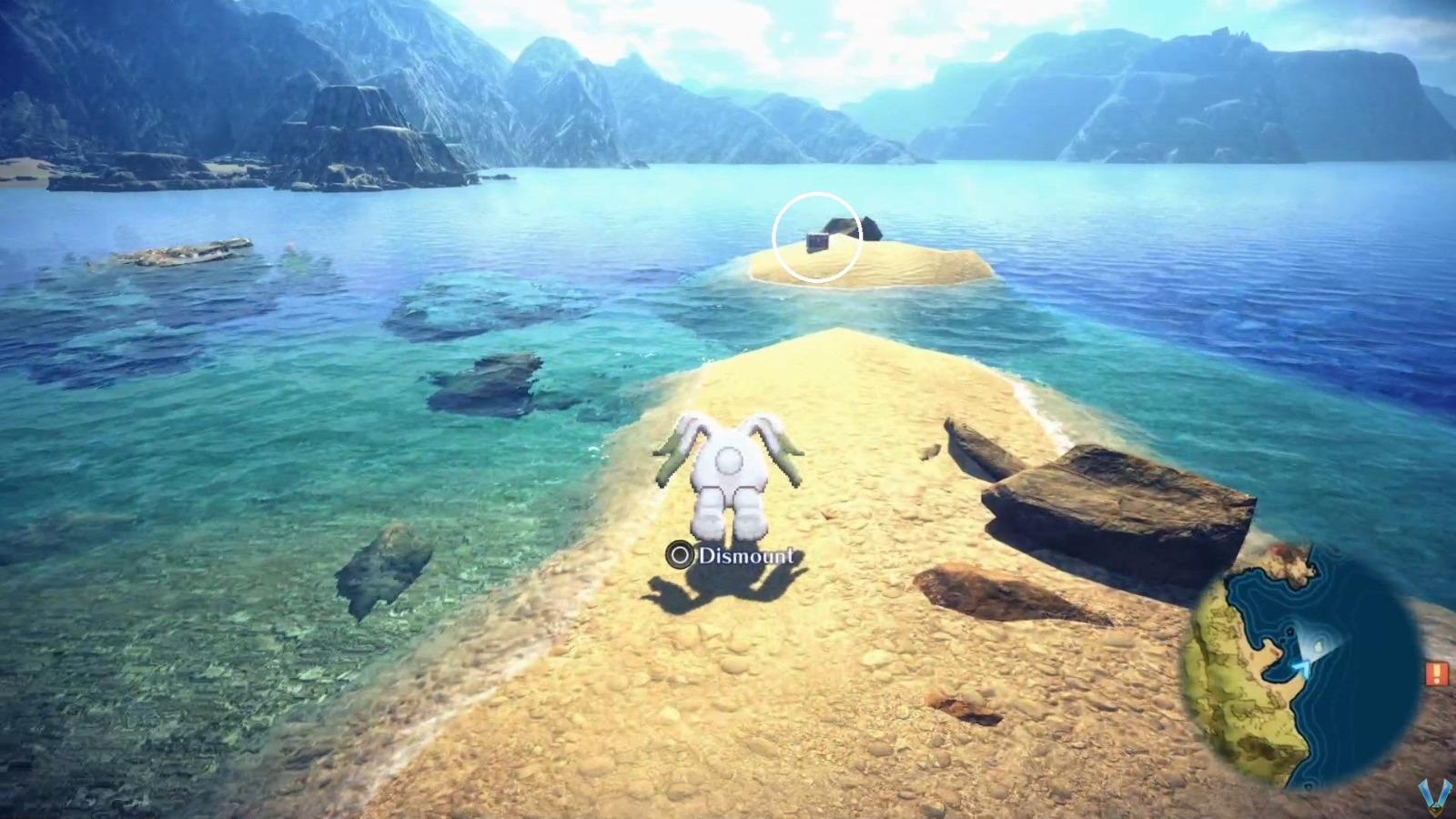Click the white circle target reticle
Viewport: 1456px width, 819px height.
[x=816, y=236]
